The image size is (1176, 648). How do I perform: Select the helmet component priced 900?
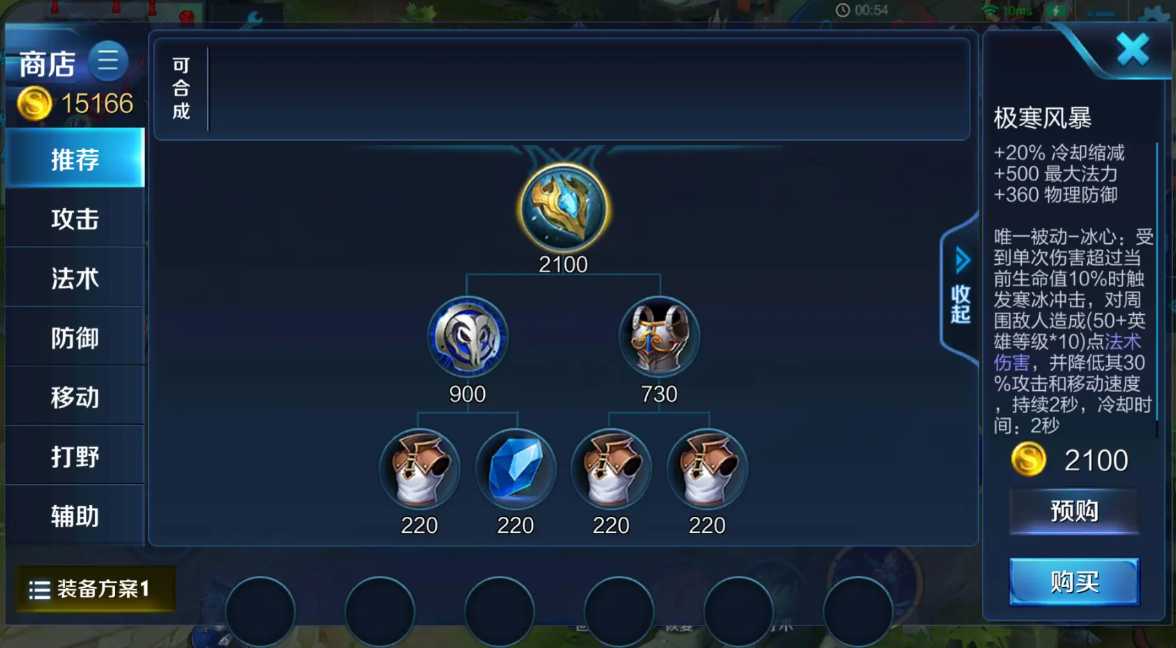click(x=467, y=337)
